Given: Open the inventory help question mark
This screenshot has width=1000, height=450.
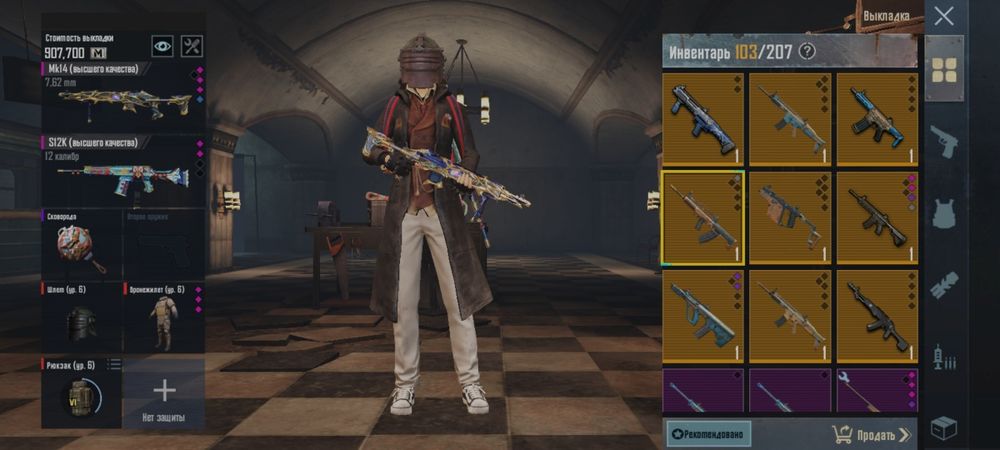Looking at the screenshot, I should tap(807, 51).
